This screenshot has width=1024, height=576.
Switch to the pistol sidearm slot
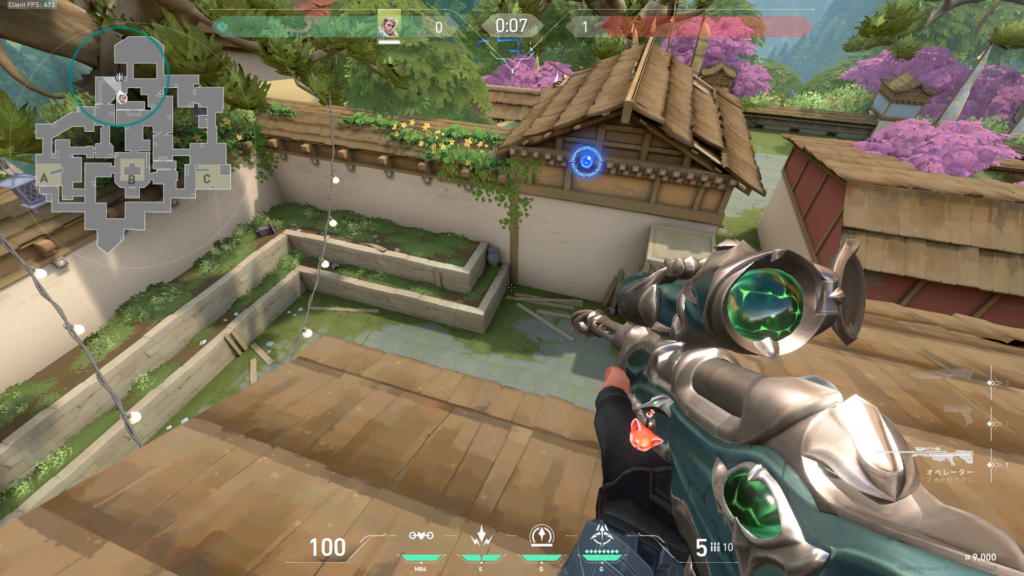959,413
